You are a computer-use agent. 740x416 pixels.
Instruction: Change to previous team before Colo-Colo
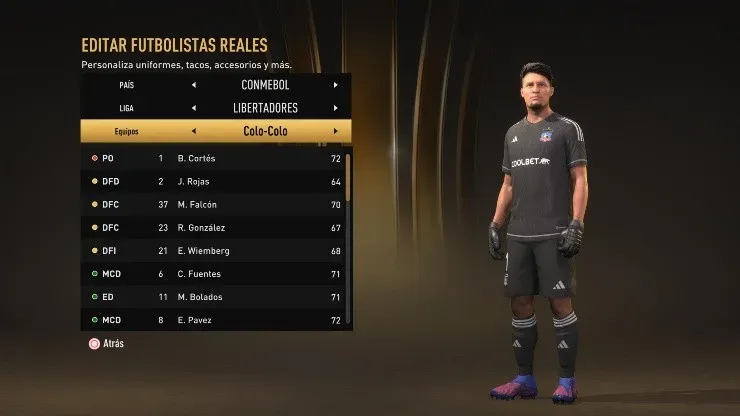[193, 131]
